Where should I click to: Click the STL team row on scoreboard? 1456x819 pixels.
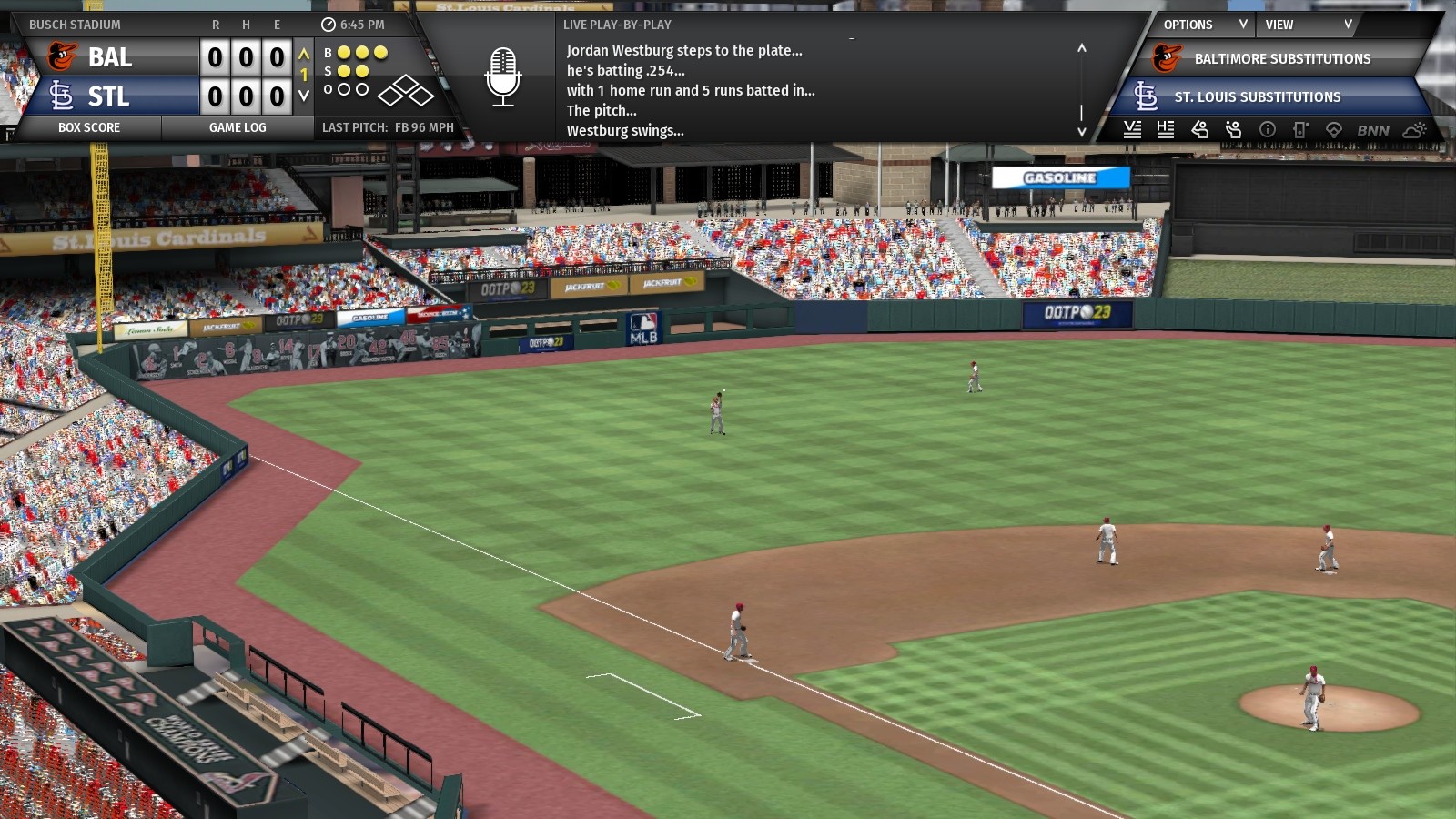[109, 96]
